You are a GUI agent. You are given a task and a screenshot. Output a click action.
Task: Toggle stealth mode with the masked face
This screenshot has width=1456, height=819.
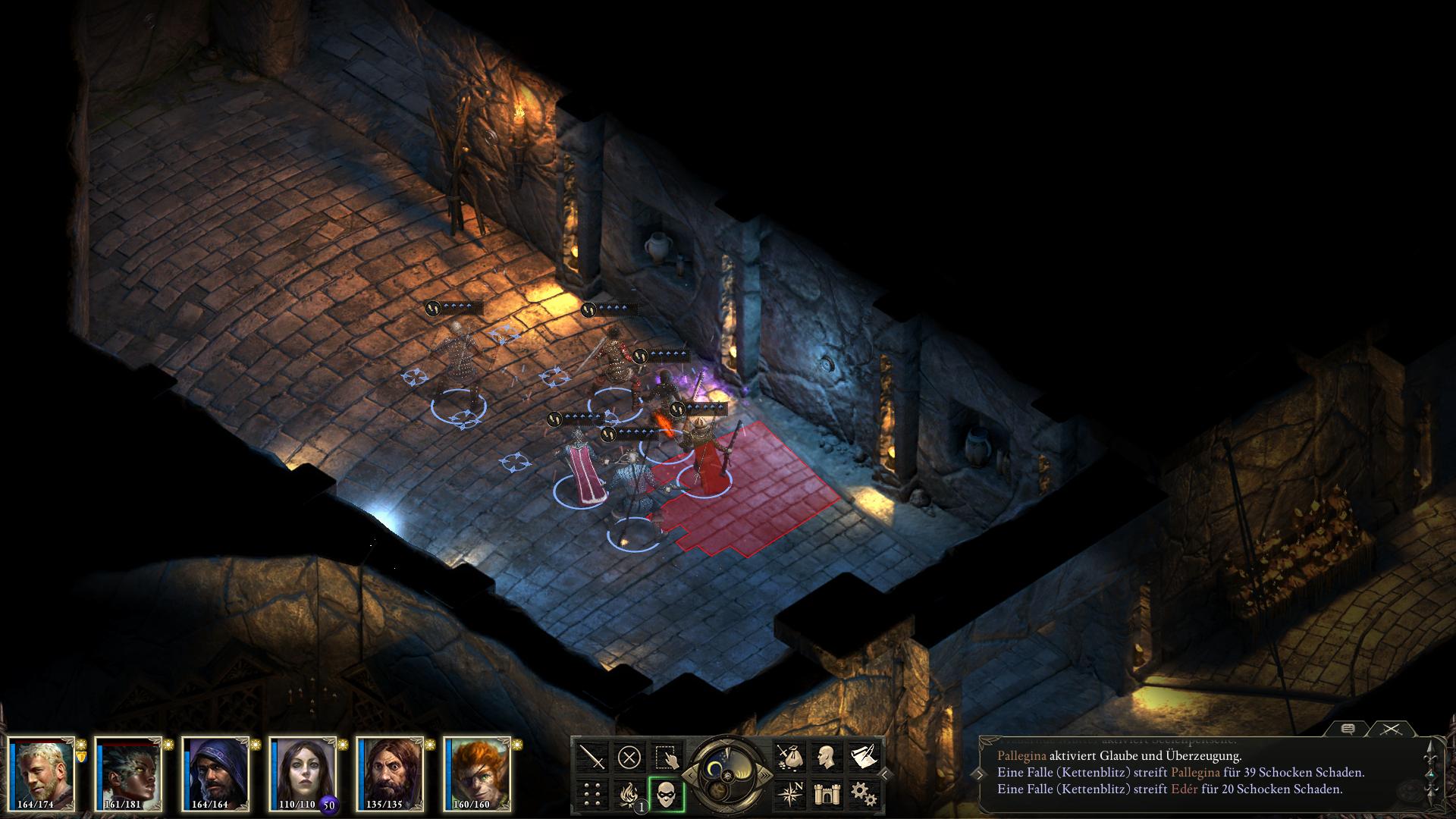coord(667,794)
